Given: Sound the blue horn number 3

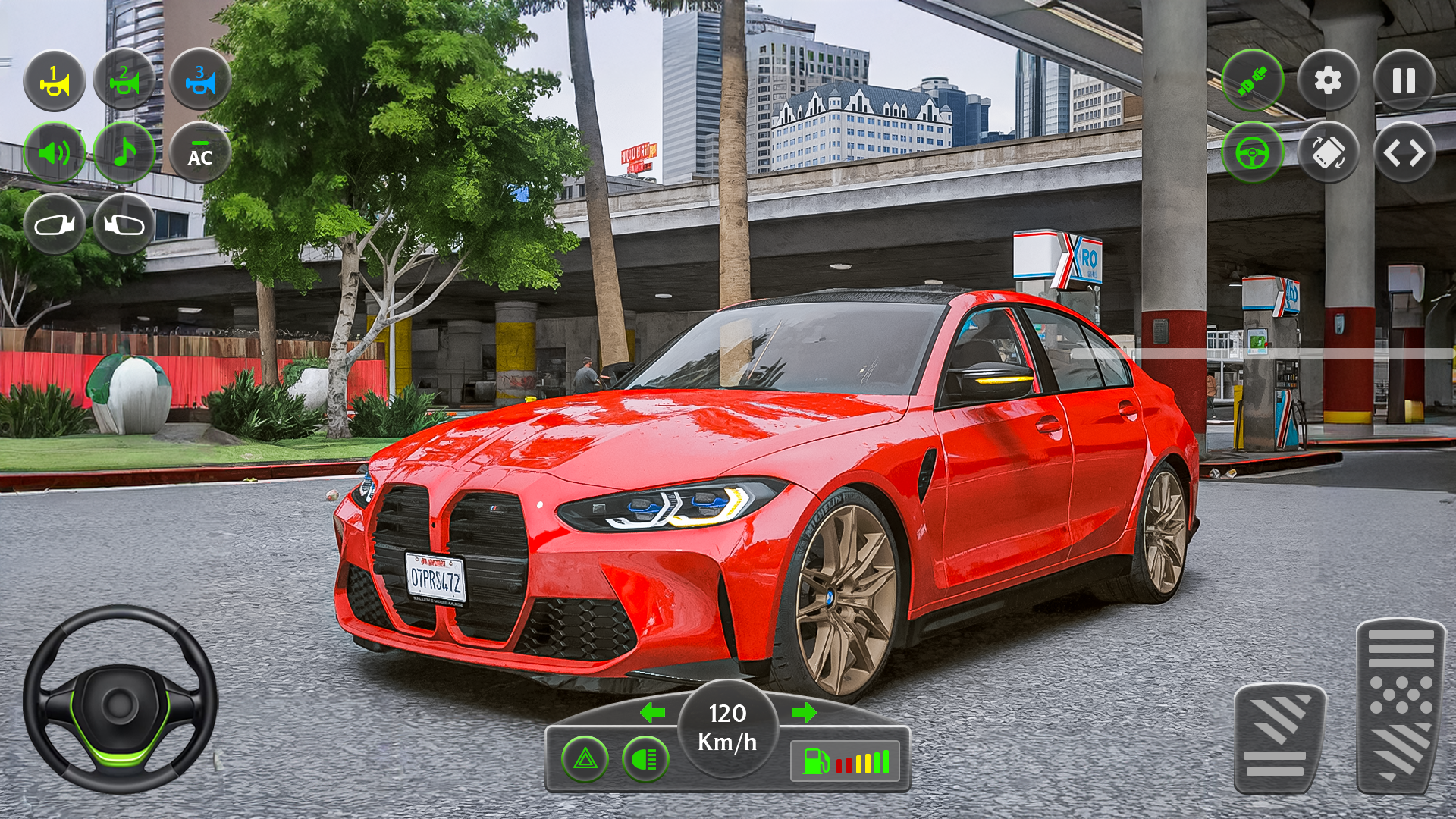Looking at the screenshot, I should [x=199, y=80].
